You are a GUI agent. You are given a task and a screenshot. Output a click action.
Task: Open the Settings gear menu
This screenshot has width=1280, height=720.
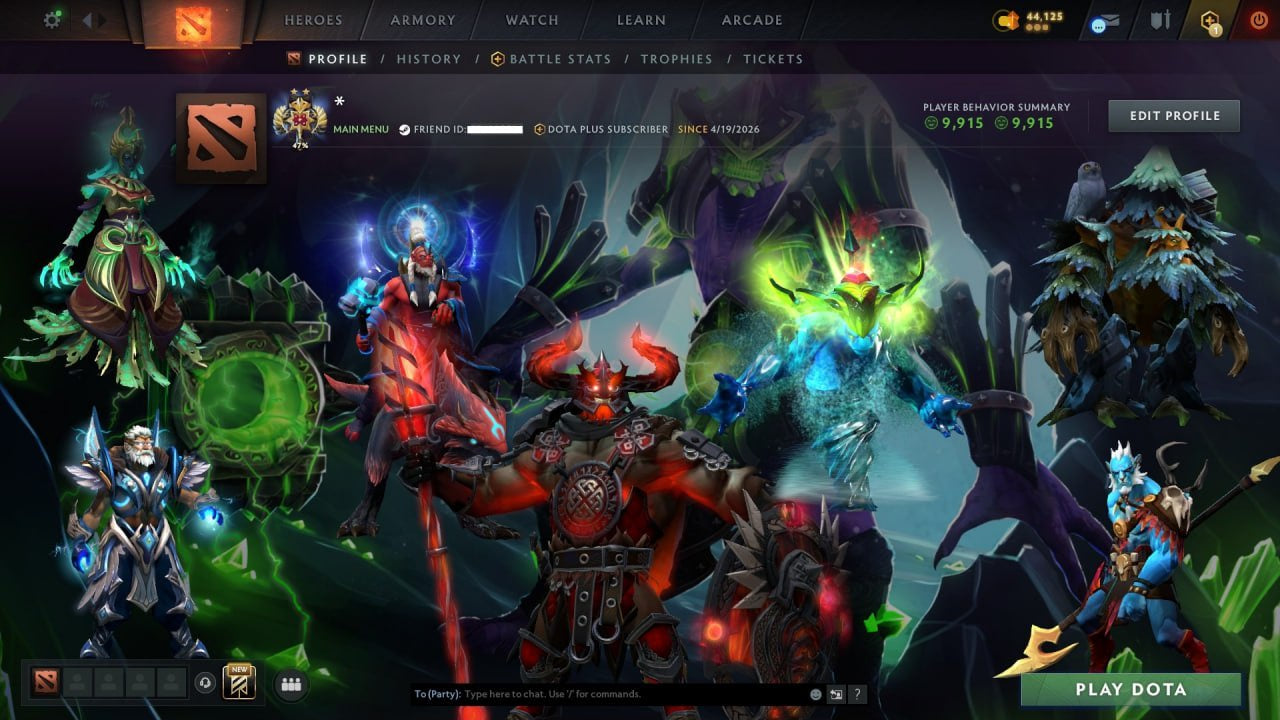(52, 18)
